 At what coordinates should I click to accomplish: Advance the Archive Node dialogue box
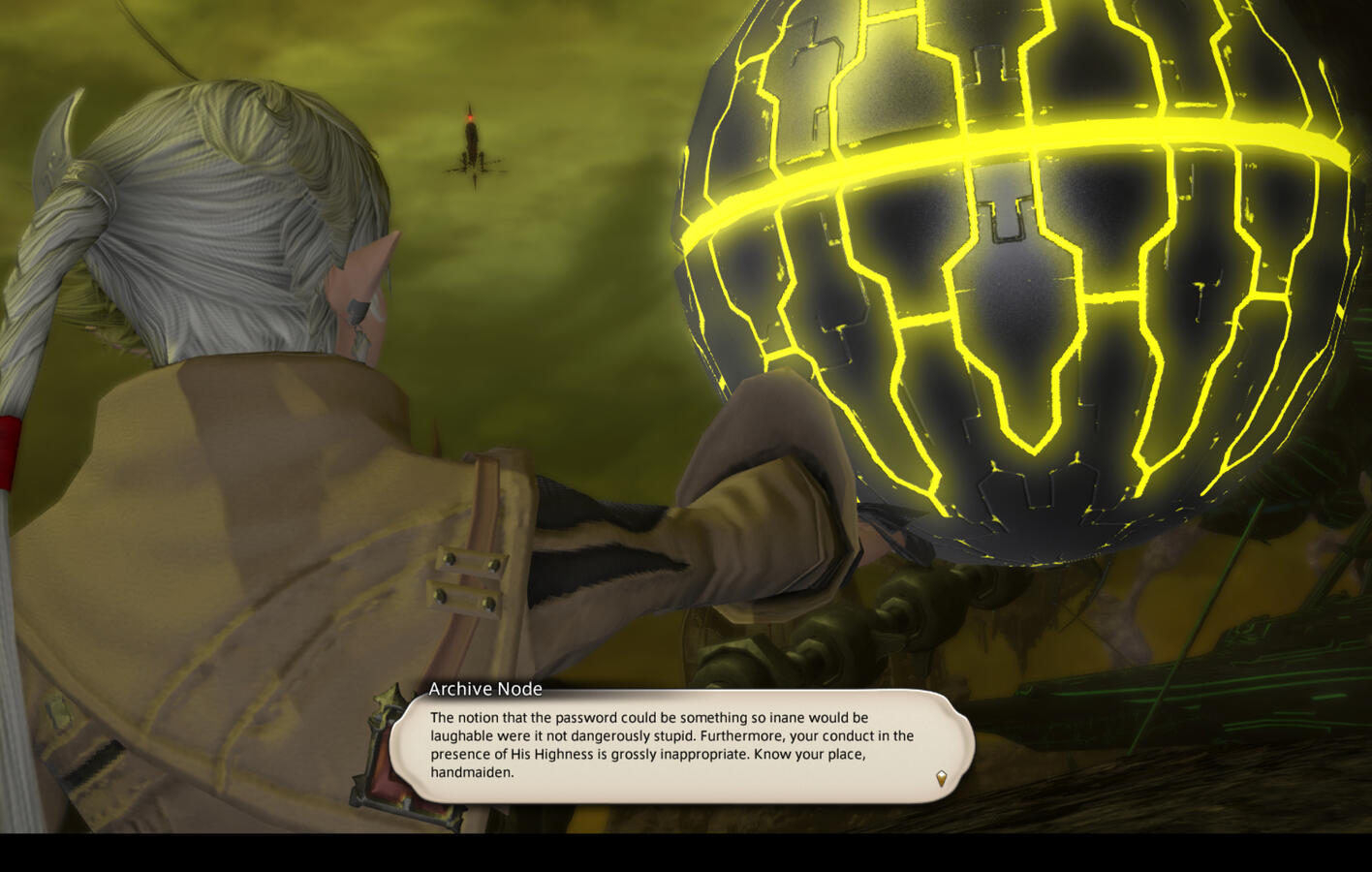(678, 745)
